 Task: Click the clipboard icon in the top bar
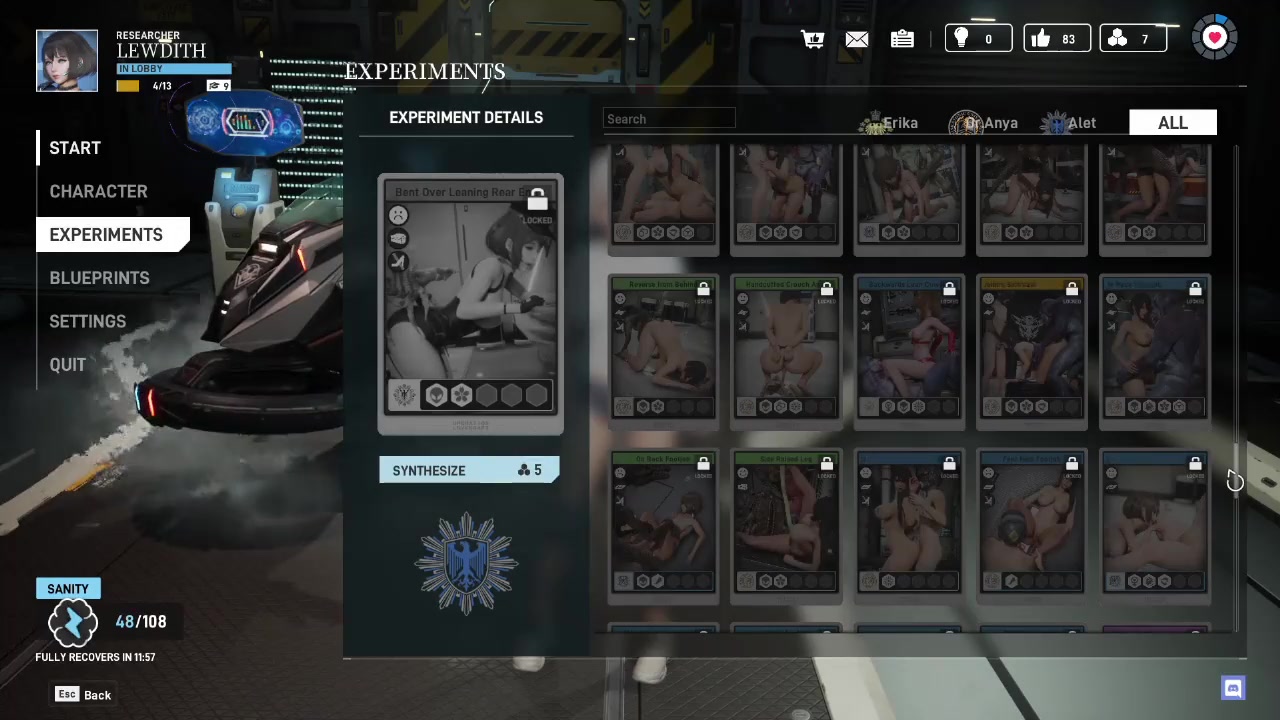click(902, 39)
